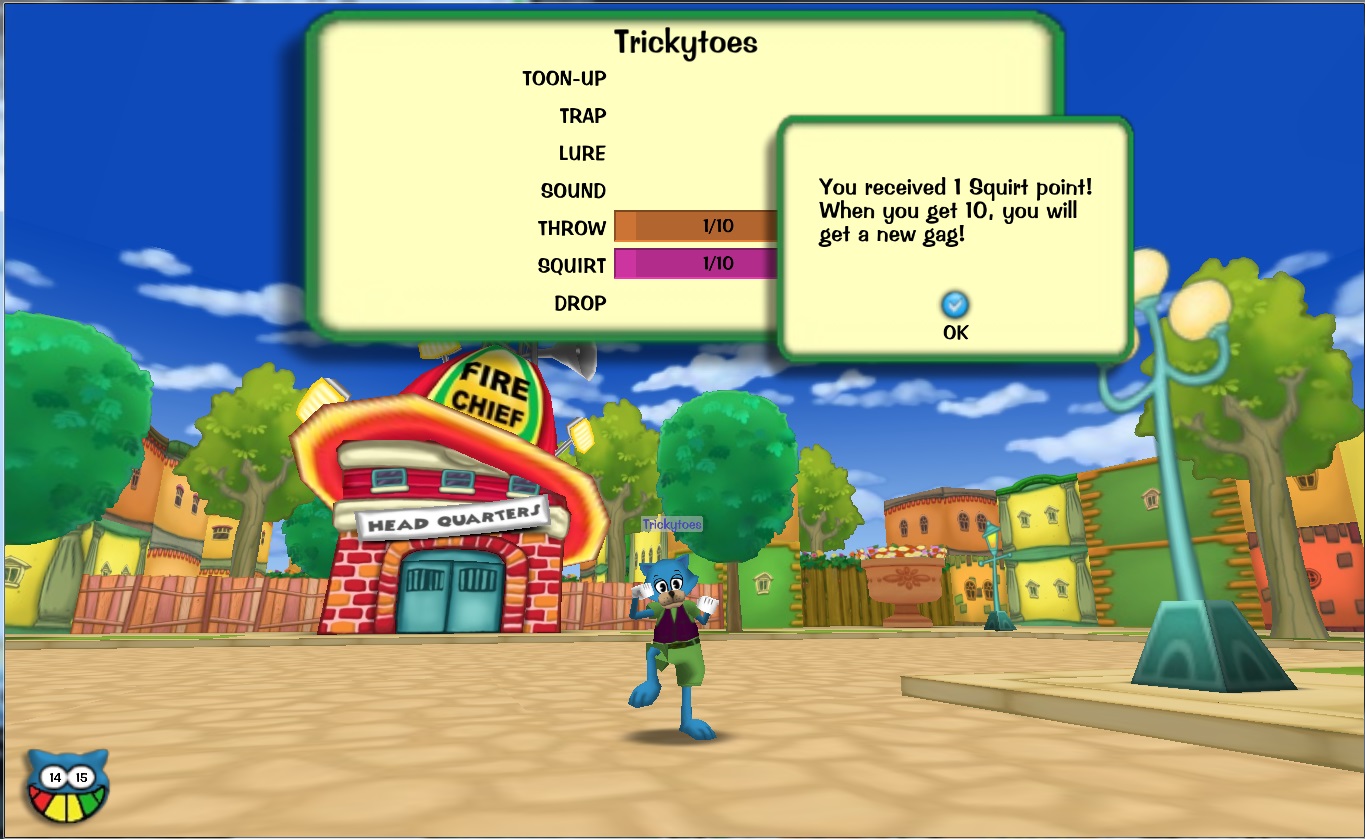Select the TRAP gag track label

pyautogui.click(x=582, y=115)
